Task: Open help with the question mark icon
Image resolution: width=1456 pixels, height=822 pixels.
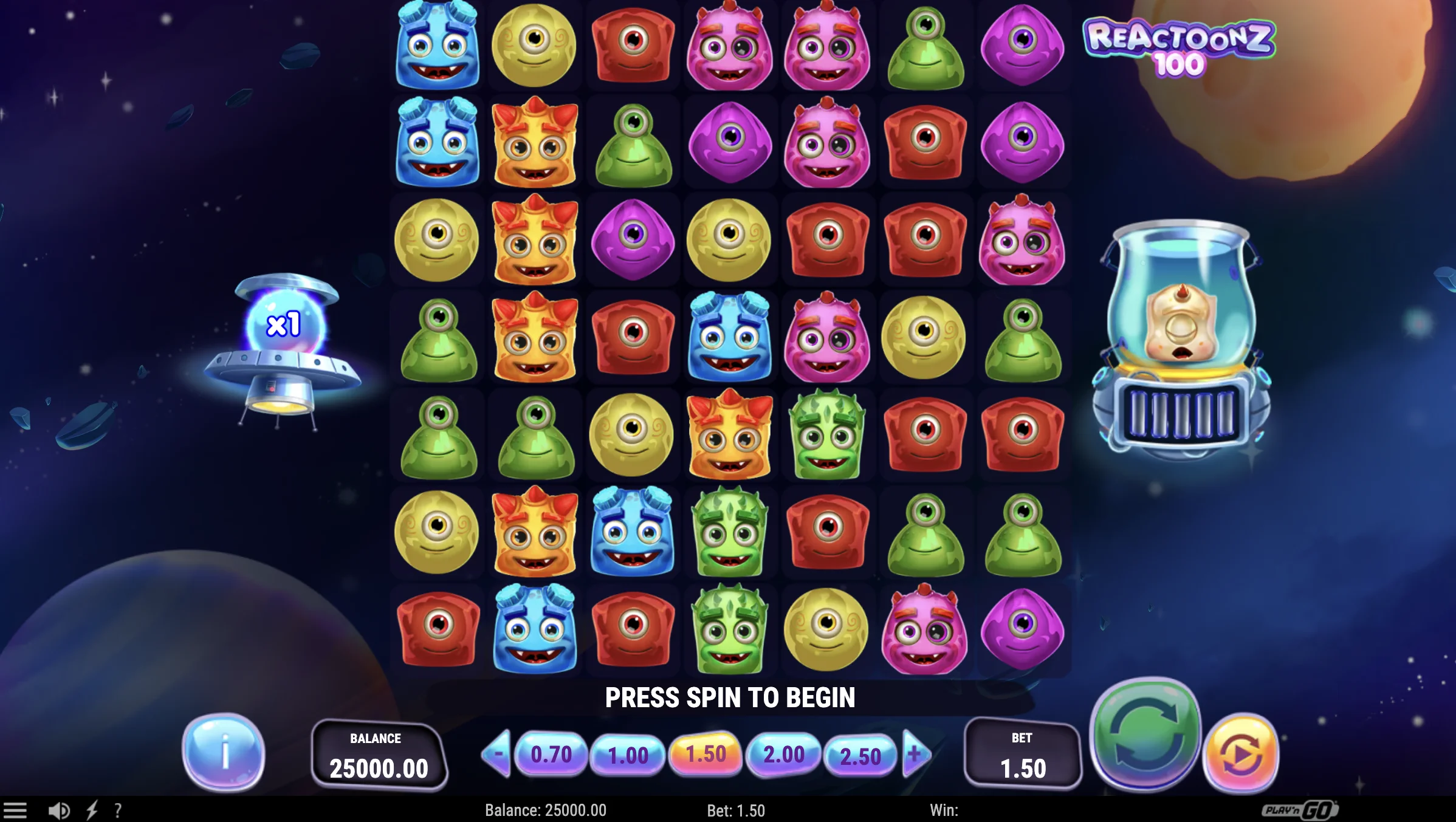Action: click(x=117, y=810)
